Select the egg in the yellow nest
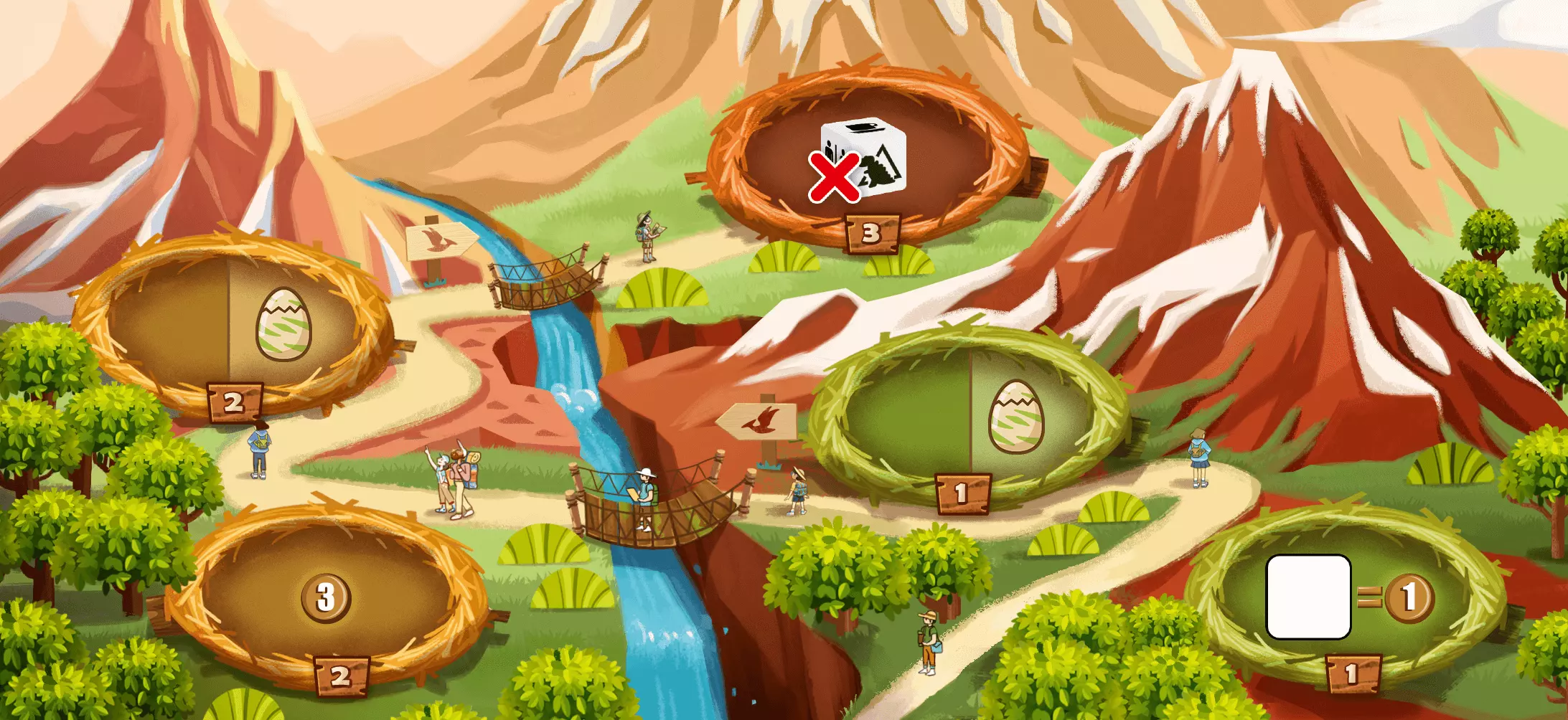Screen dimensions: 1568x720 coord(283,324)
